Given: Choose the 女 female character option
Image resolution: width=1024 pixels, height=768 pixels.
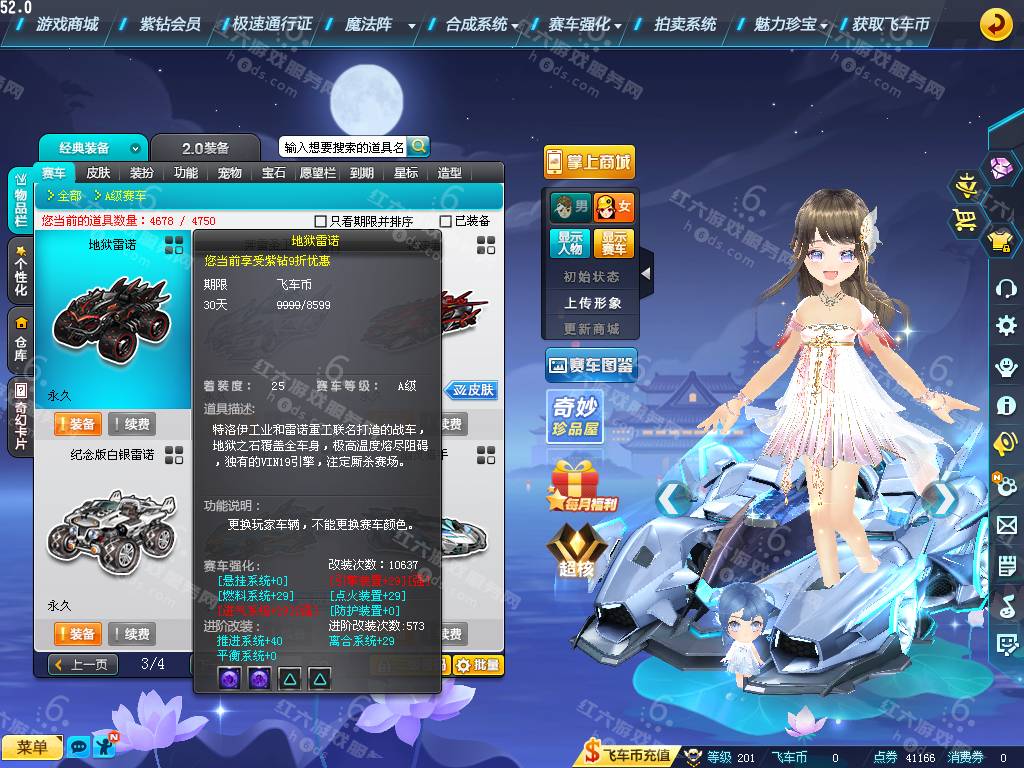Looking at the screenshot, I should tap(614, 207).
